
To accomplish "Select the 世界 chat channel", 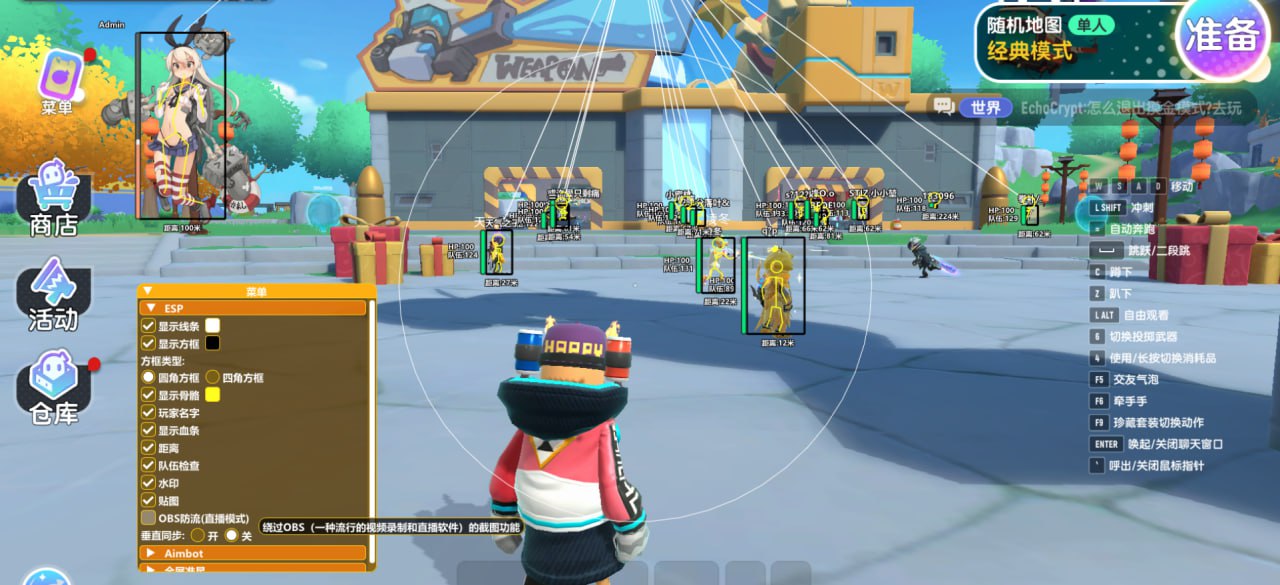I will [978, 107].
